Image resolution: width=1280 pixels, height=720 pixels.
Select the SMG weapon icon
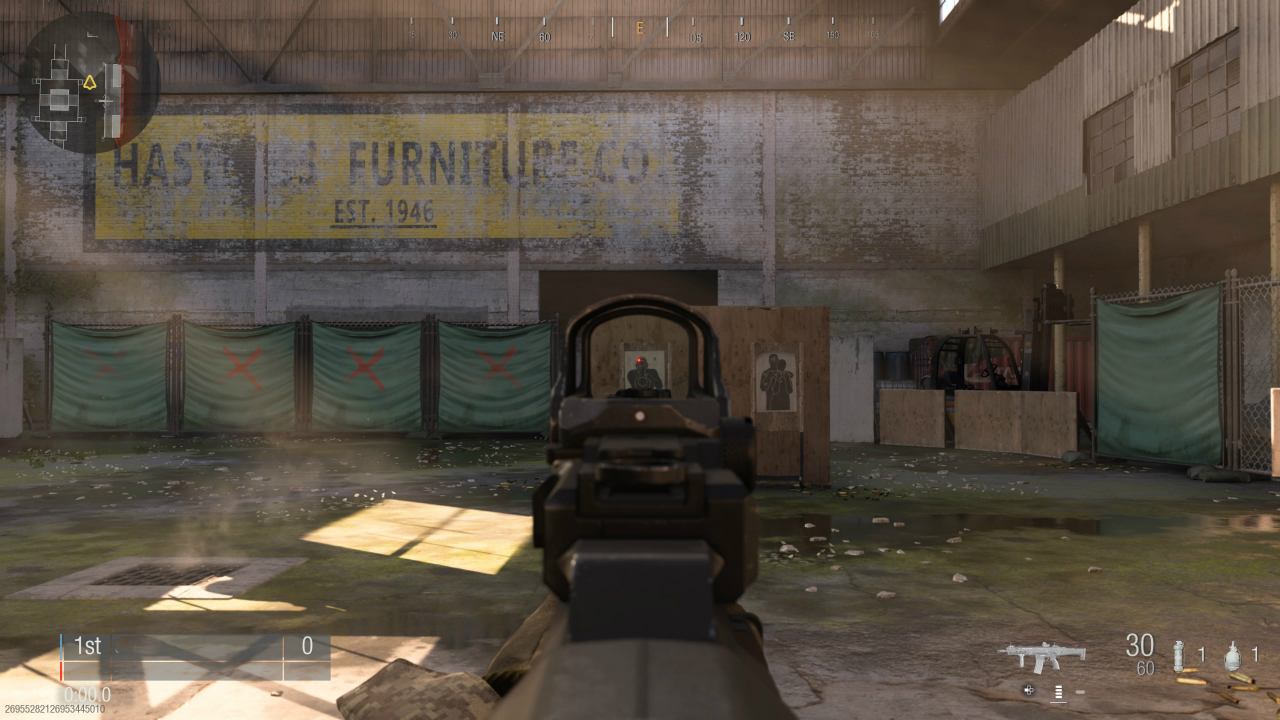[x=1043, y=656]
